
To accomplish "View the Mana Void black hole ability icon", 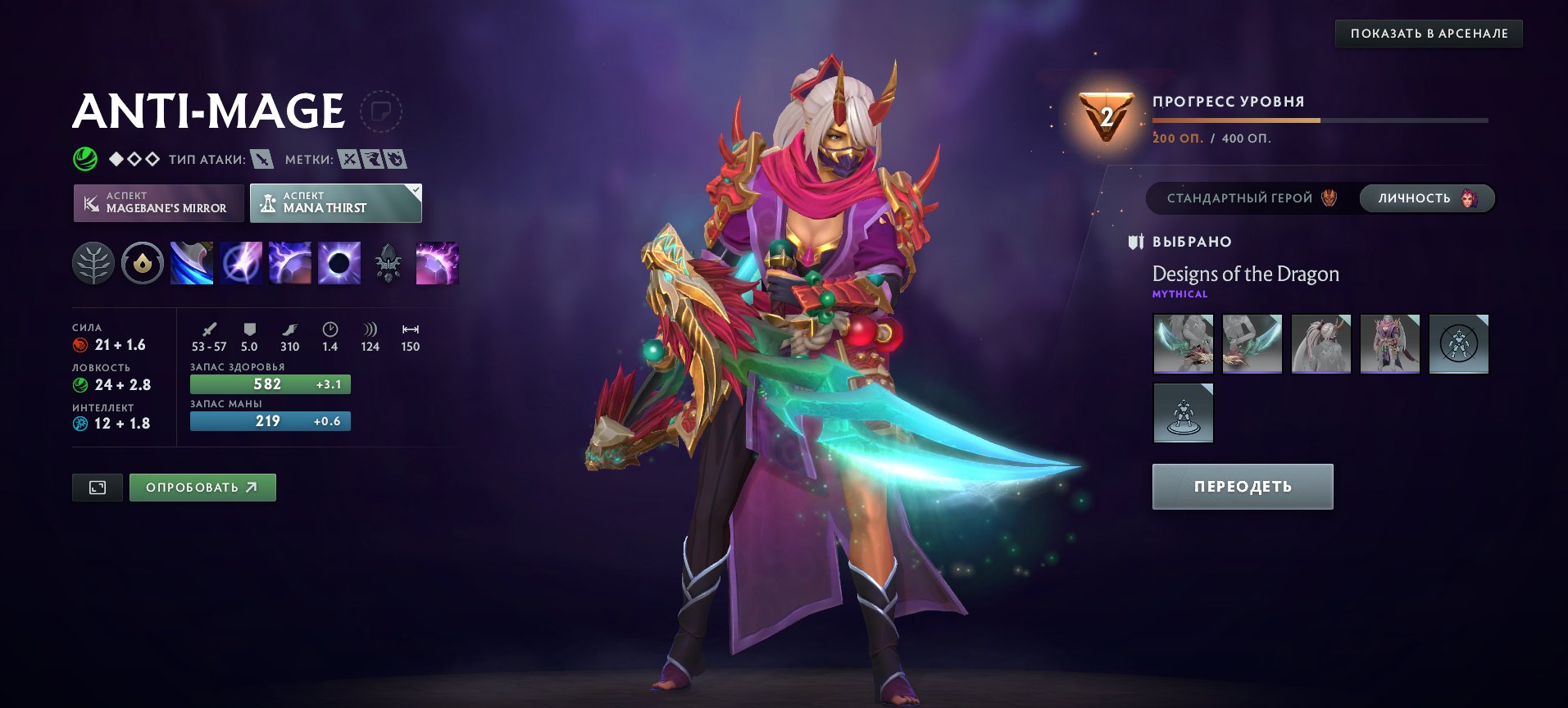I will tap(338, 265).
